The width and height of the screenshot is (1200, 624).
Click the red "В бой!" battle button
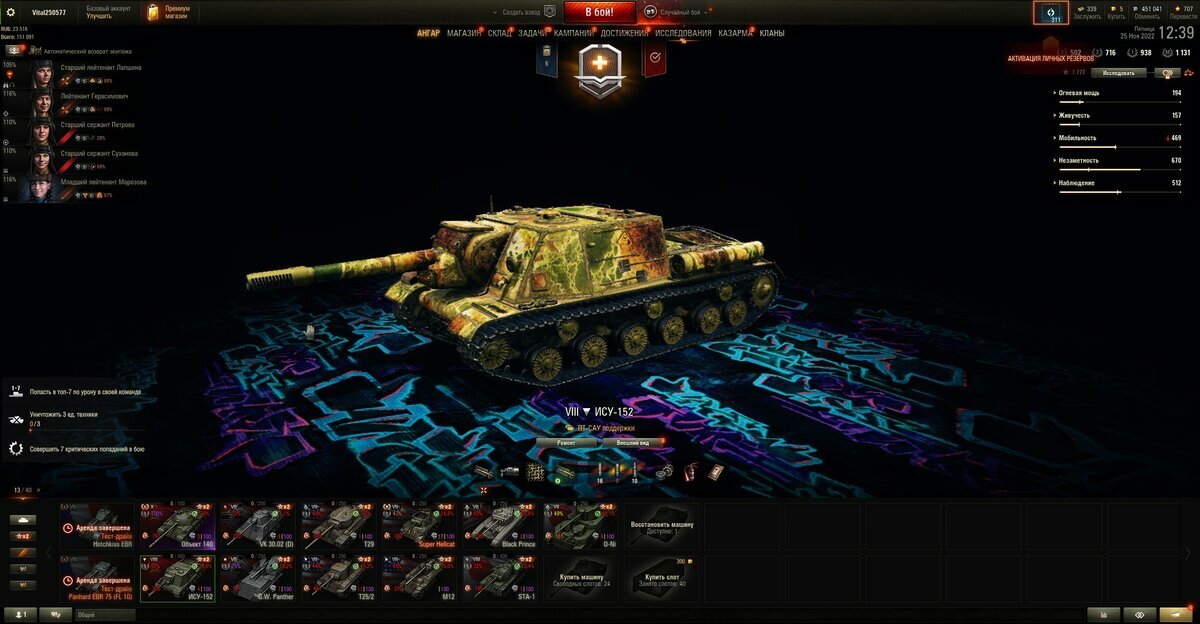click(x=600, y=12)
